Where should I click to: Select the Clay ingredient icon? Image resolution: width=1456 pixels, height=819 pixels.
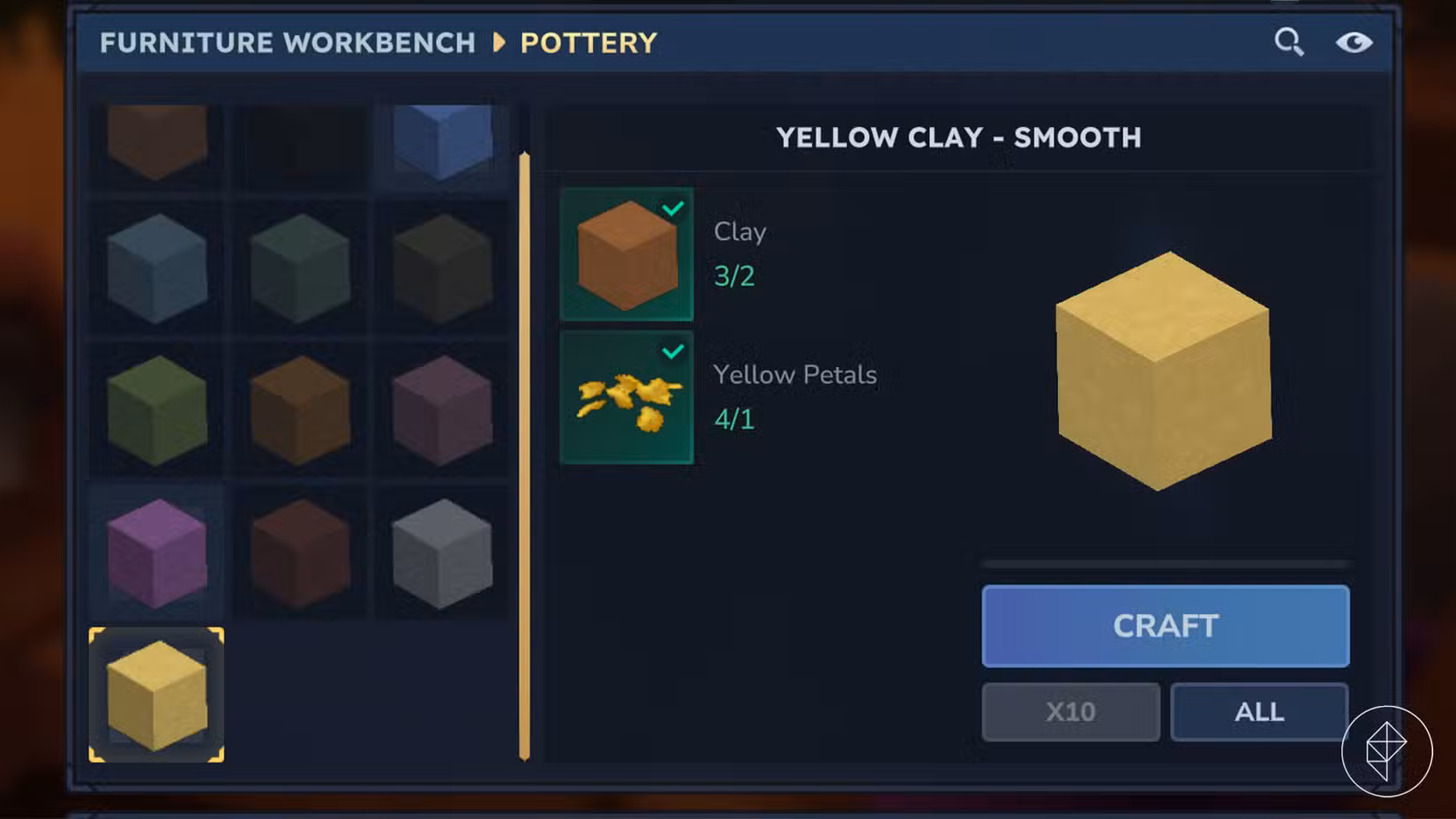pos(626,253)
